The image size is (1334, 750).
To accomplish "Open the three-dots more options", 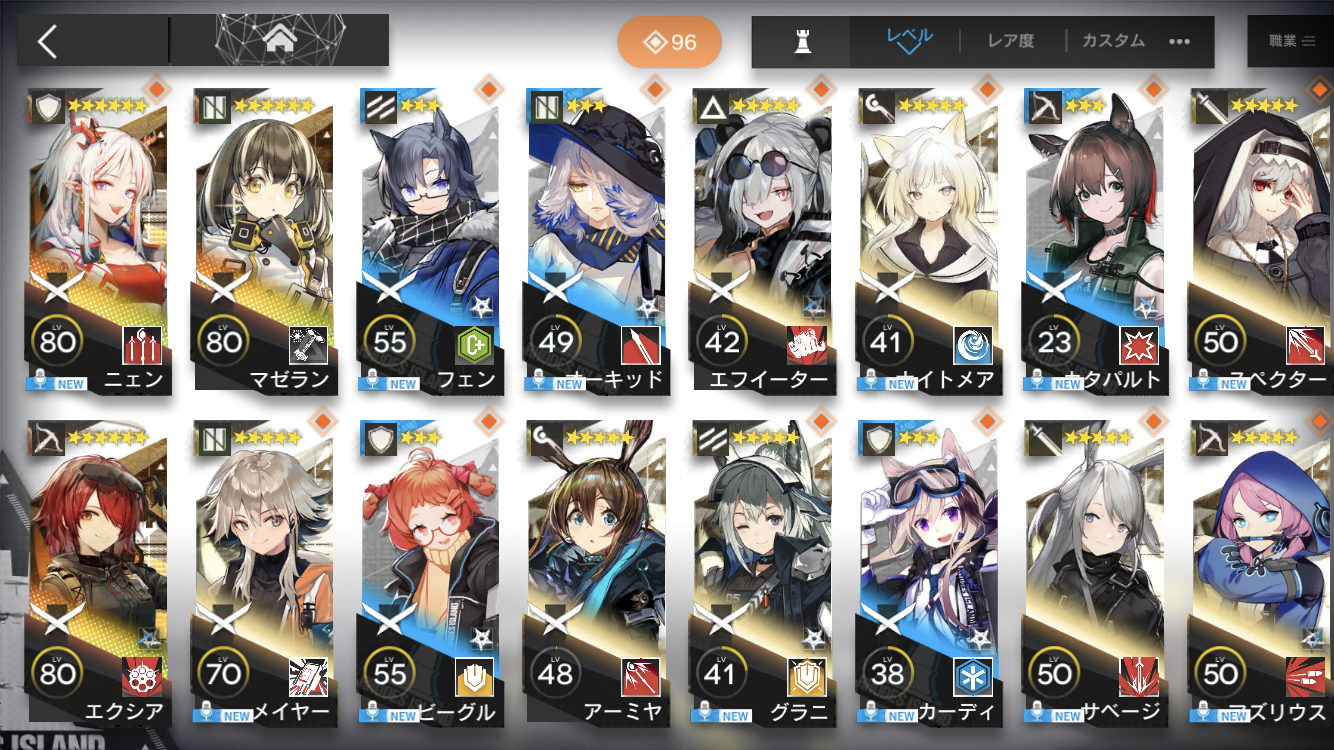I will (1180, 42).
